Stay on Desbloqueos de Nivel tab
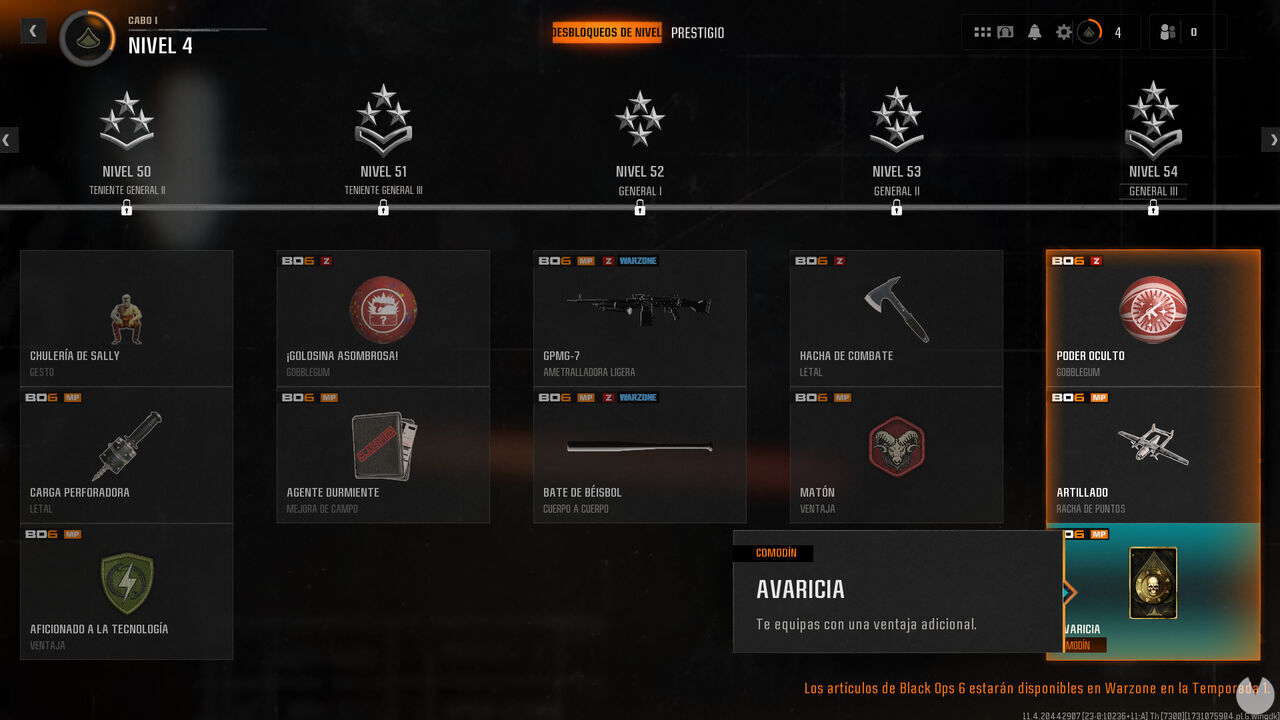 [x=607, y=32]
